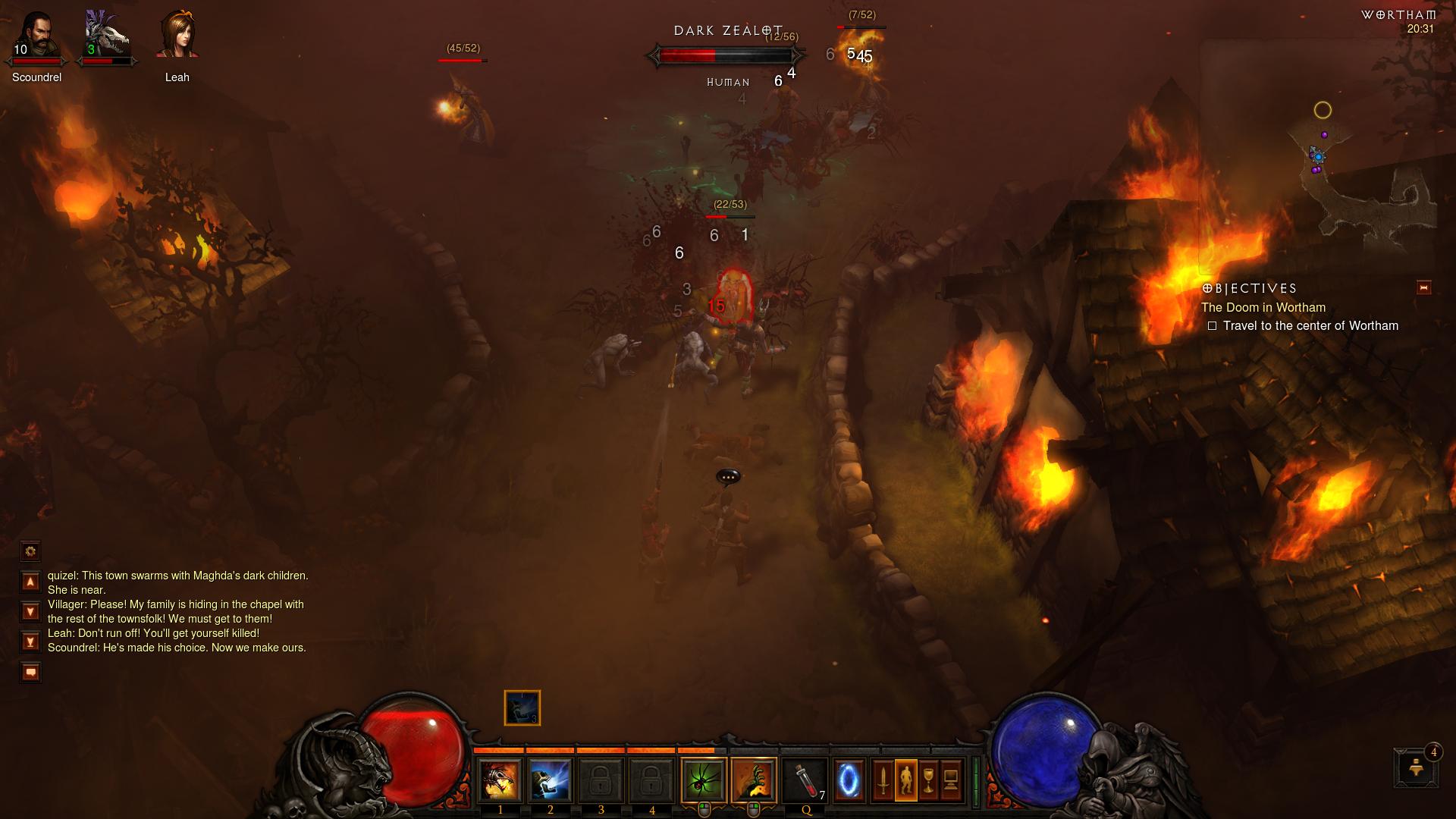The height and width of the screenshot is (819, 1456).
Task: Select the grasping zombie hand skill
Action: (754, 780)
